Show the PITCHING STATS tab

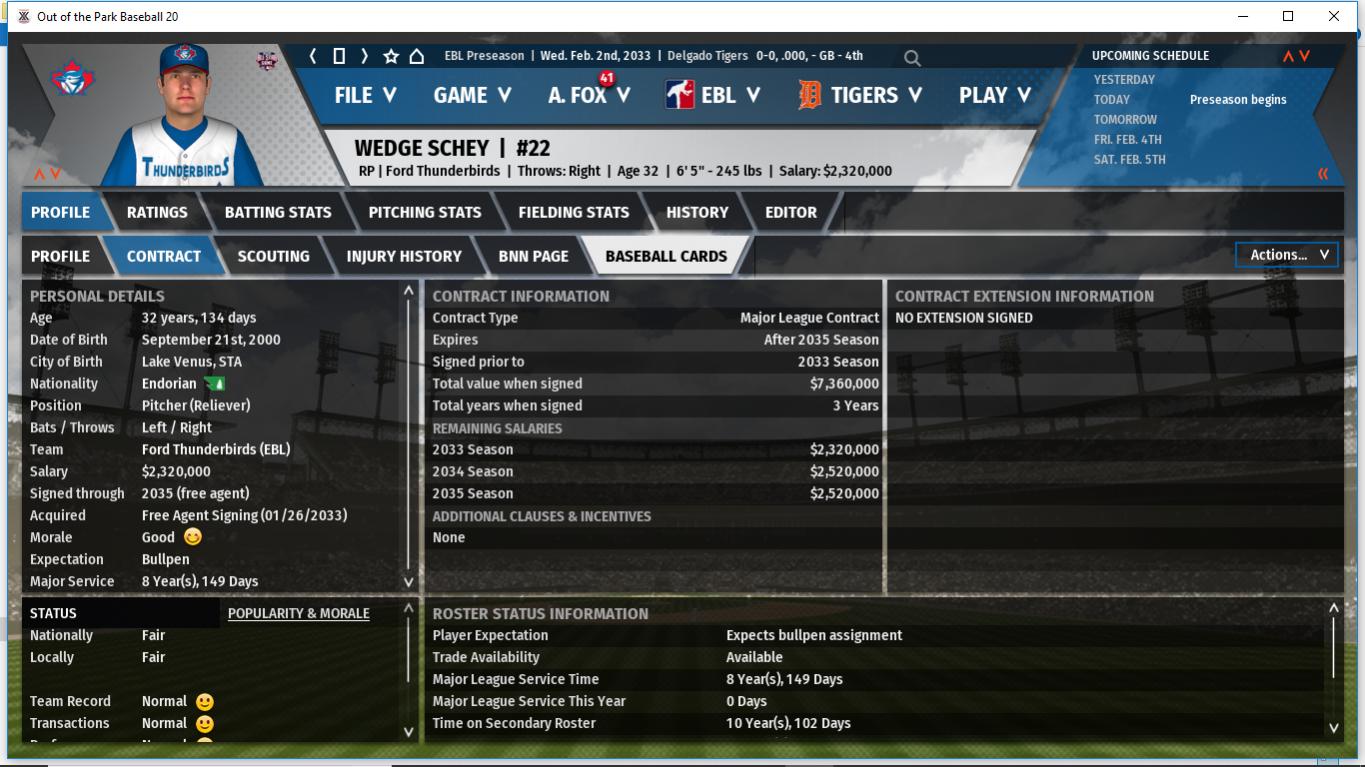pyautogui.click(x=425, y=212)
